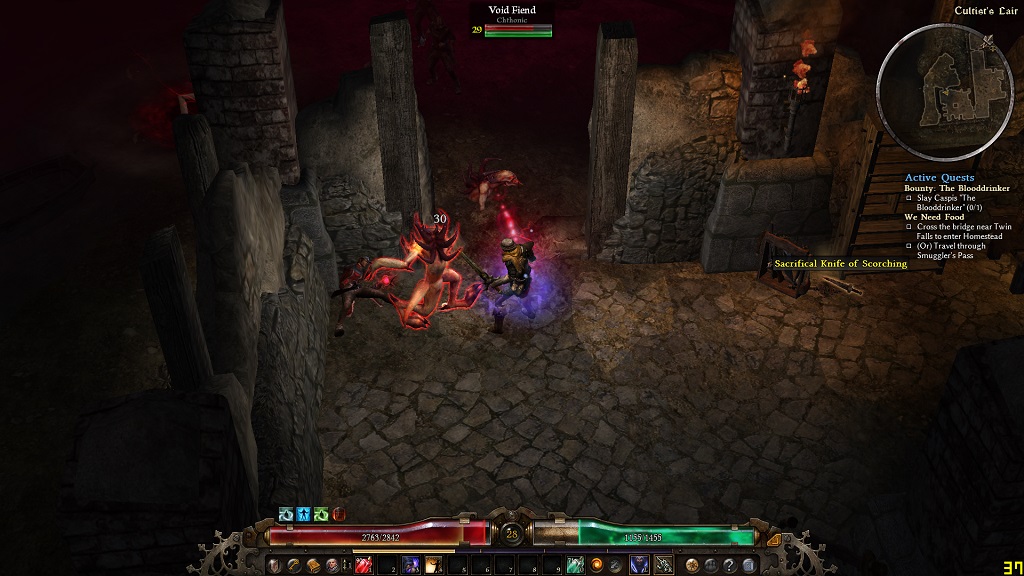Drink the green energy potion
This screenshot has height=576, width=1024.
tap(575, 566)
